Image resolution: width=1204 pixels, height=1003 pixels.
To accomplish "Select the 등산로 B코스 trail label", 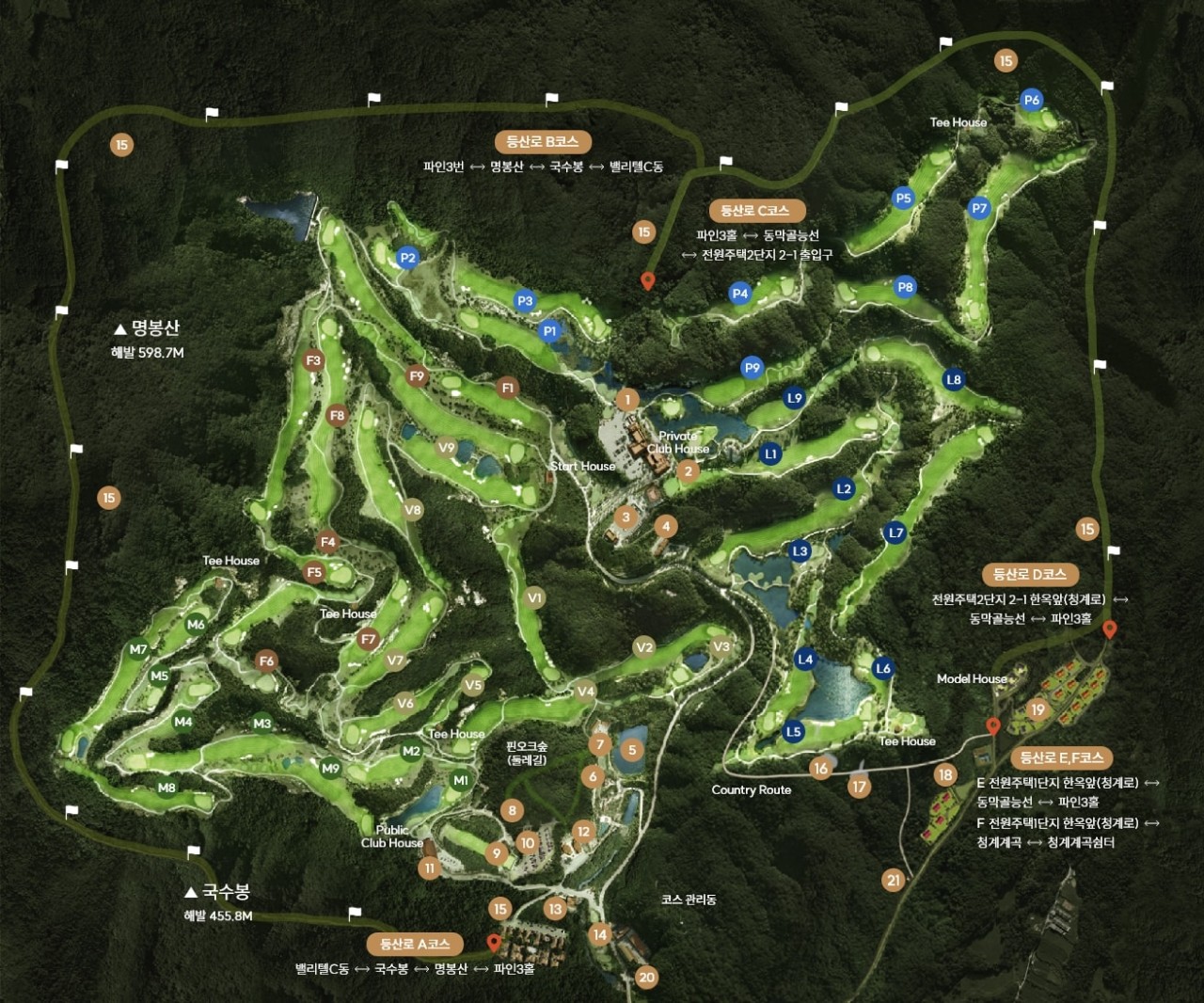I will click(543, 142).
